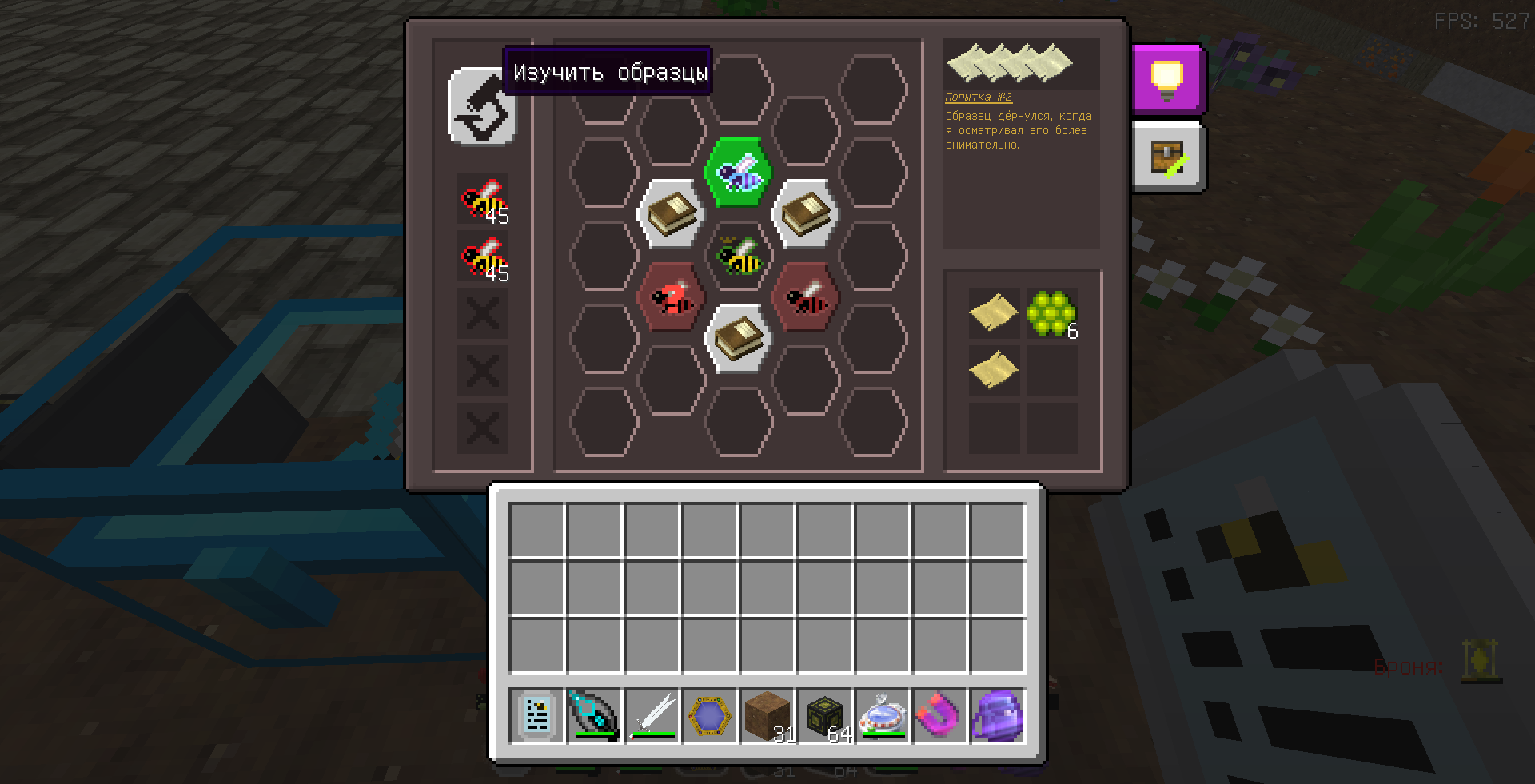Select the purple backpack hotbar slot
Image resolution: width=1535 pixels, height=784 pixels.
coord(998,715)
